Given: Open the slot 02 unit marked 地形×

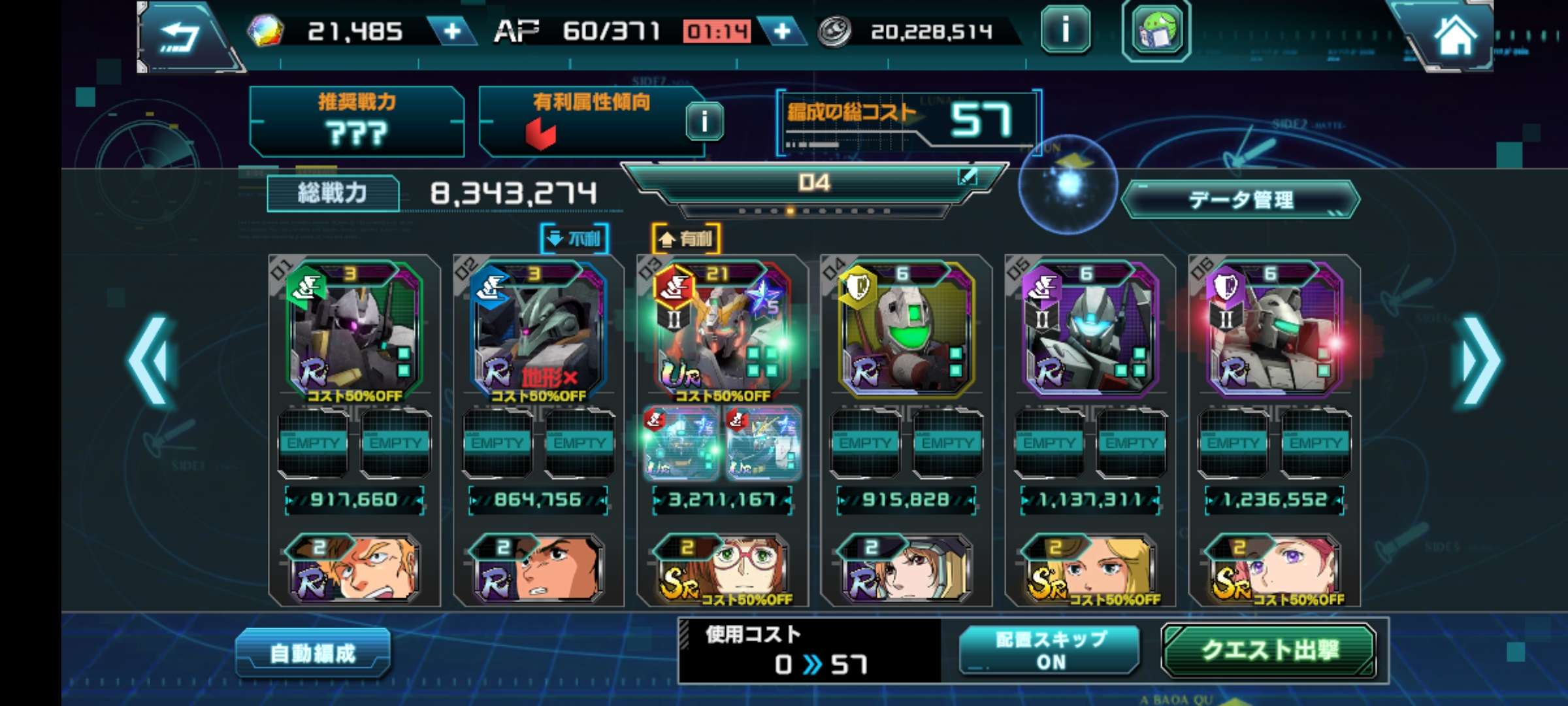Looking at the screenshot, I should click(538, 330).
